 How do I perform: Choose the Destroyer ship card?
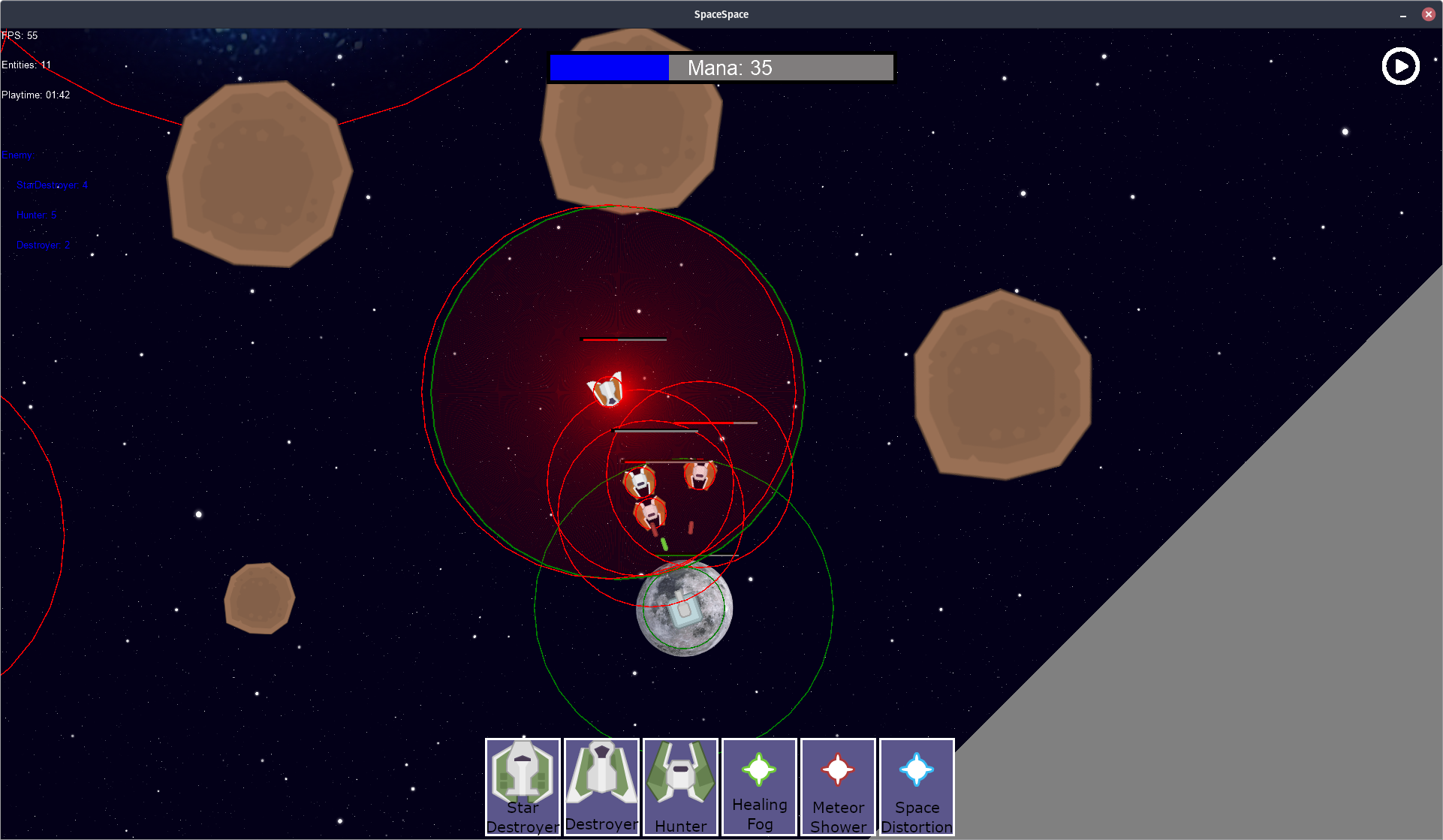click(601, 787)
